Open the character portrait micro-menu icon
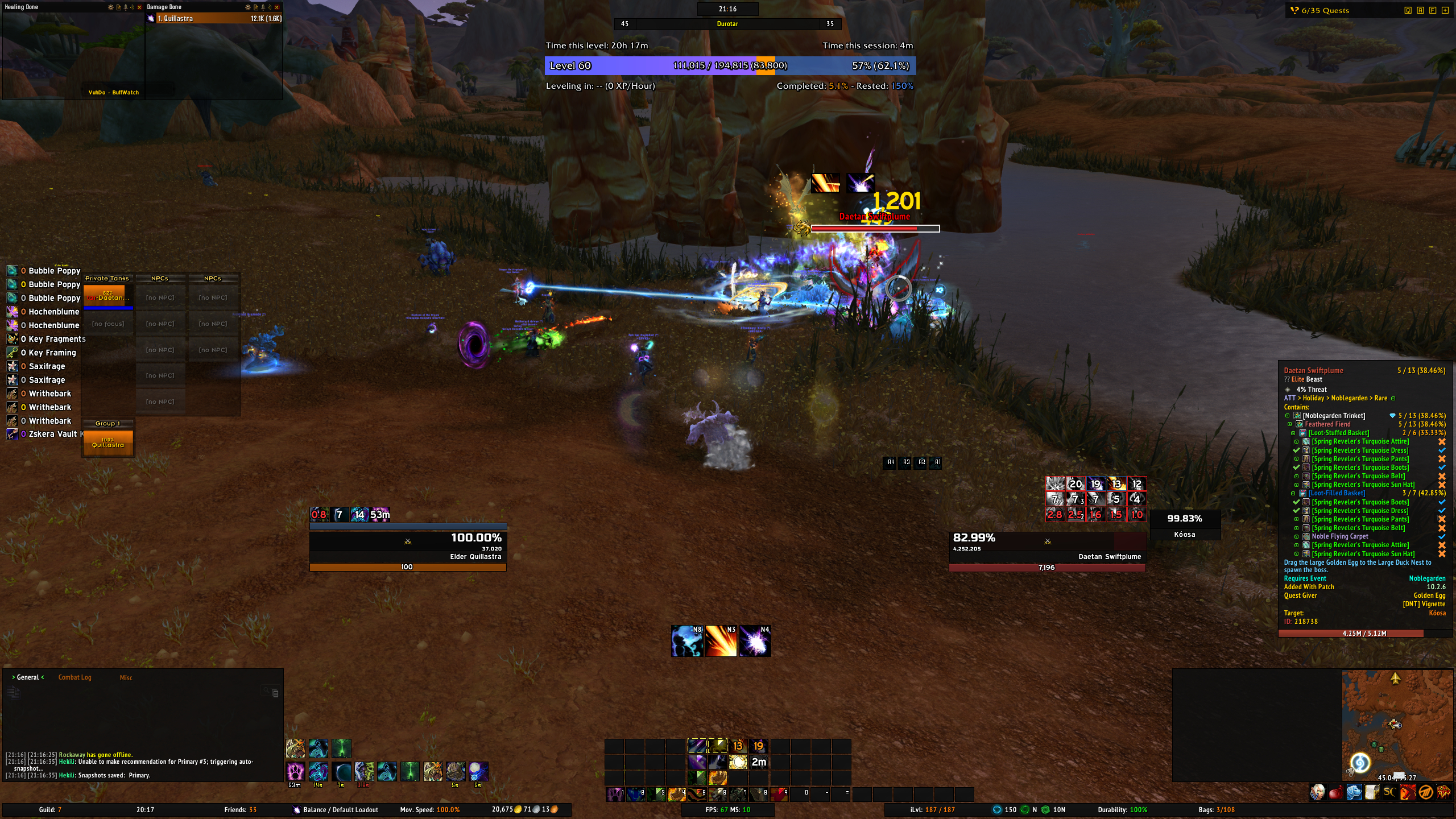This screenshot has width=1456, height=819. (1317, 792)
